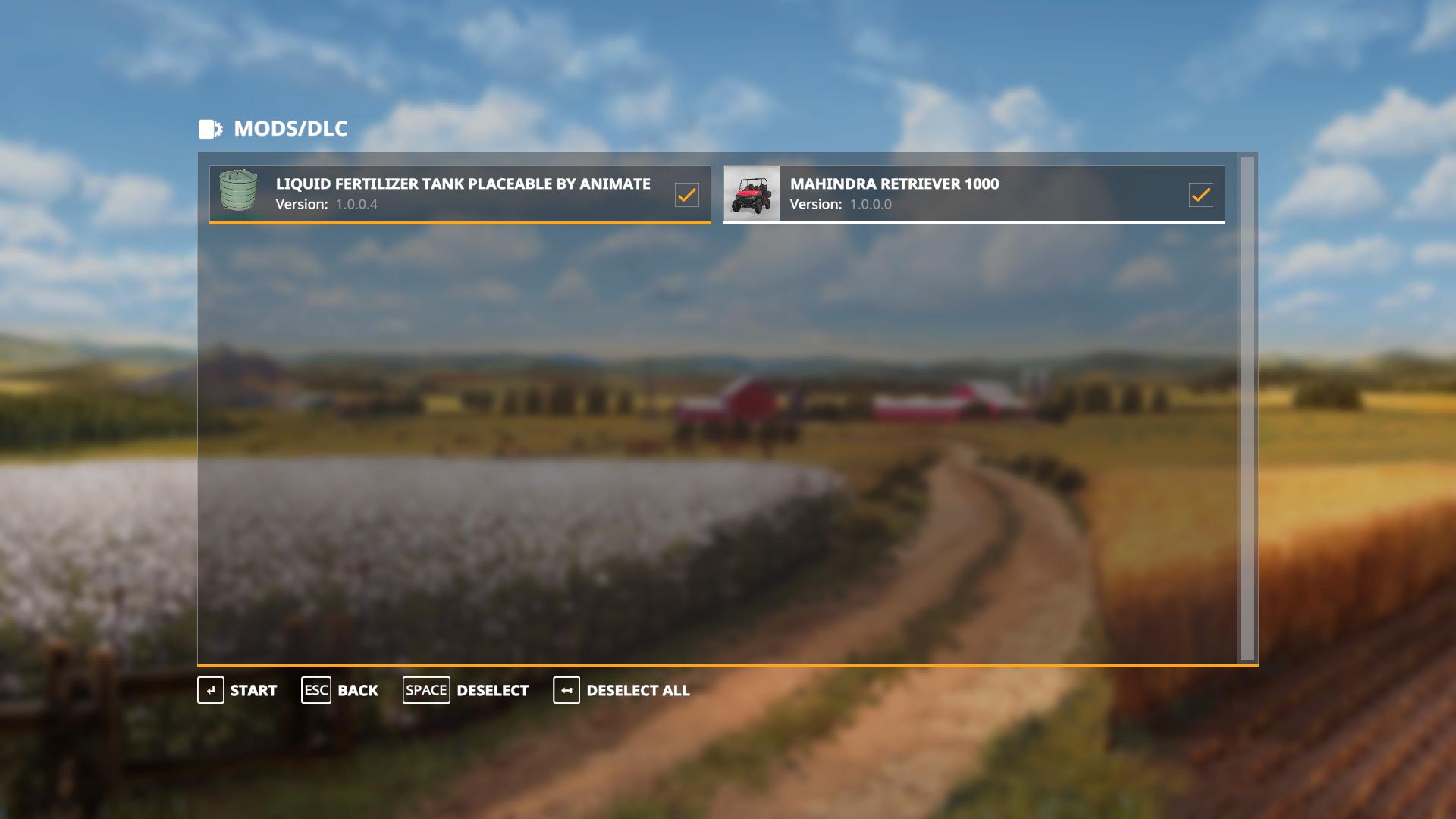Untick the Mahindra Retriever 1000 checkbox

(x=1200, y=195)
